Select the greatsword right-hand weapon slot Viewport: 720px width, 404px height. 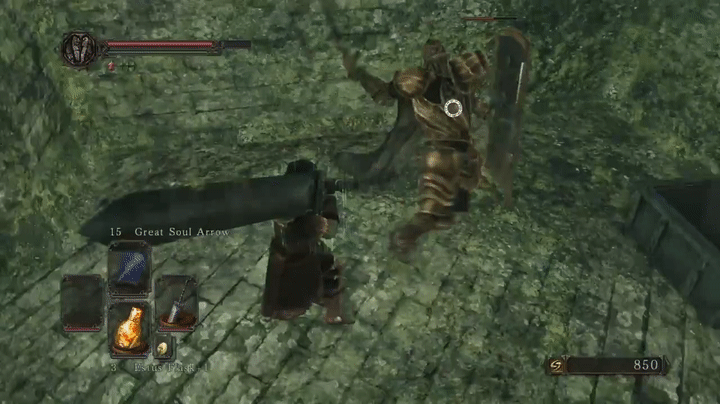coord(176,302)
